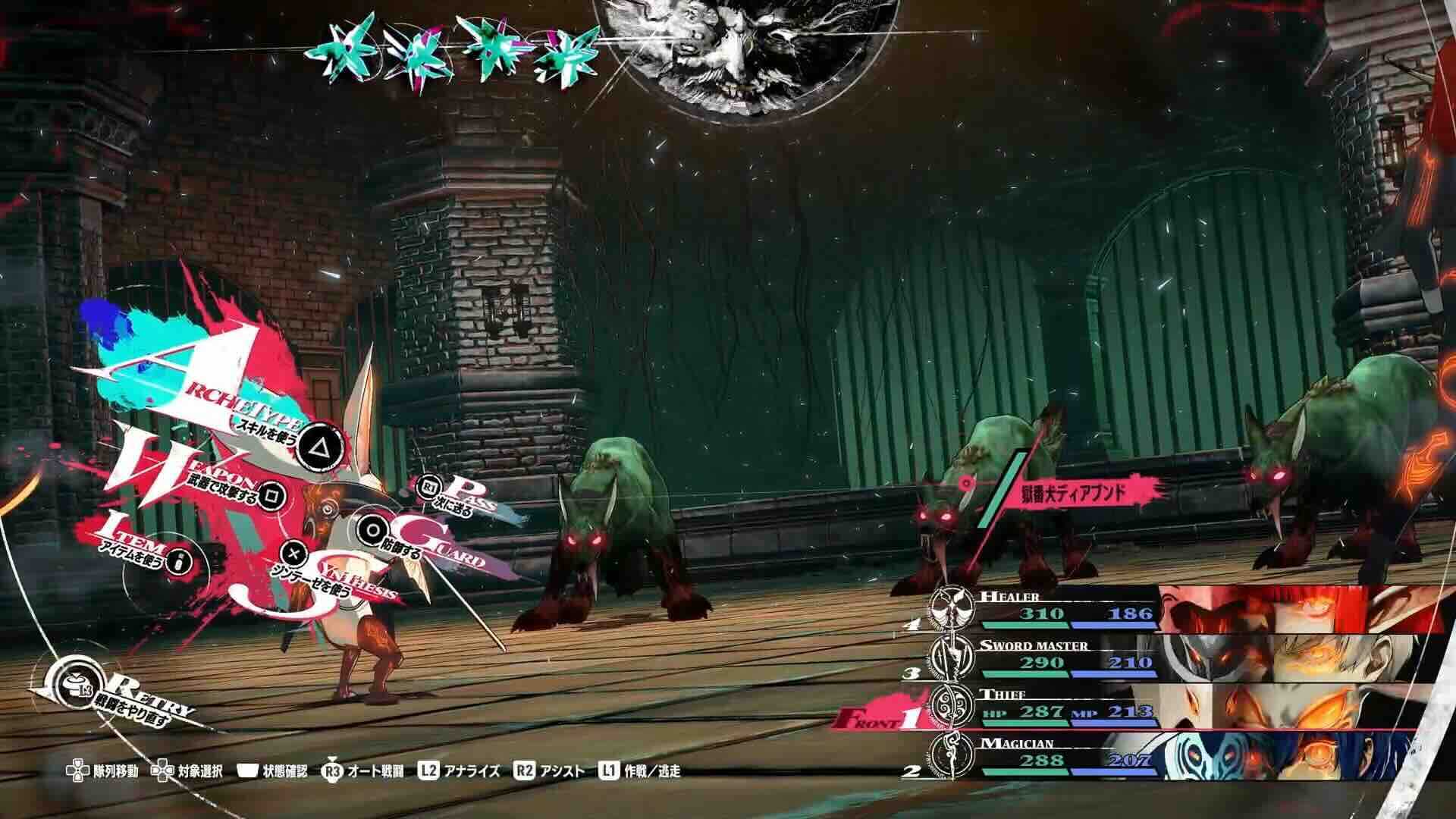The image size is (1456, 819).
Task: Select the d-pad formation move icon
Action: (x=79, y=769)
